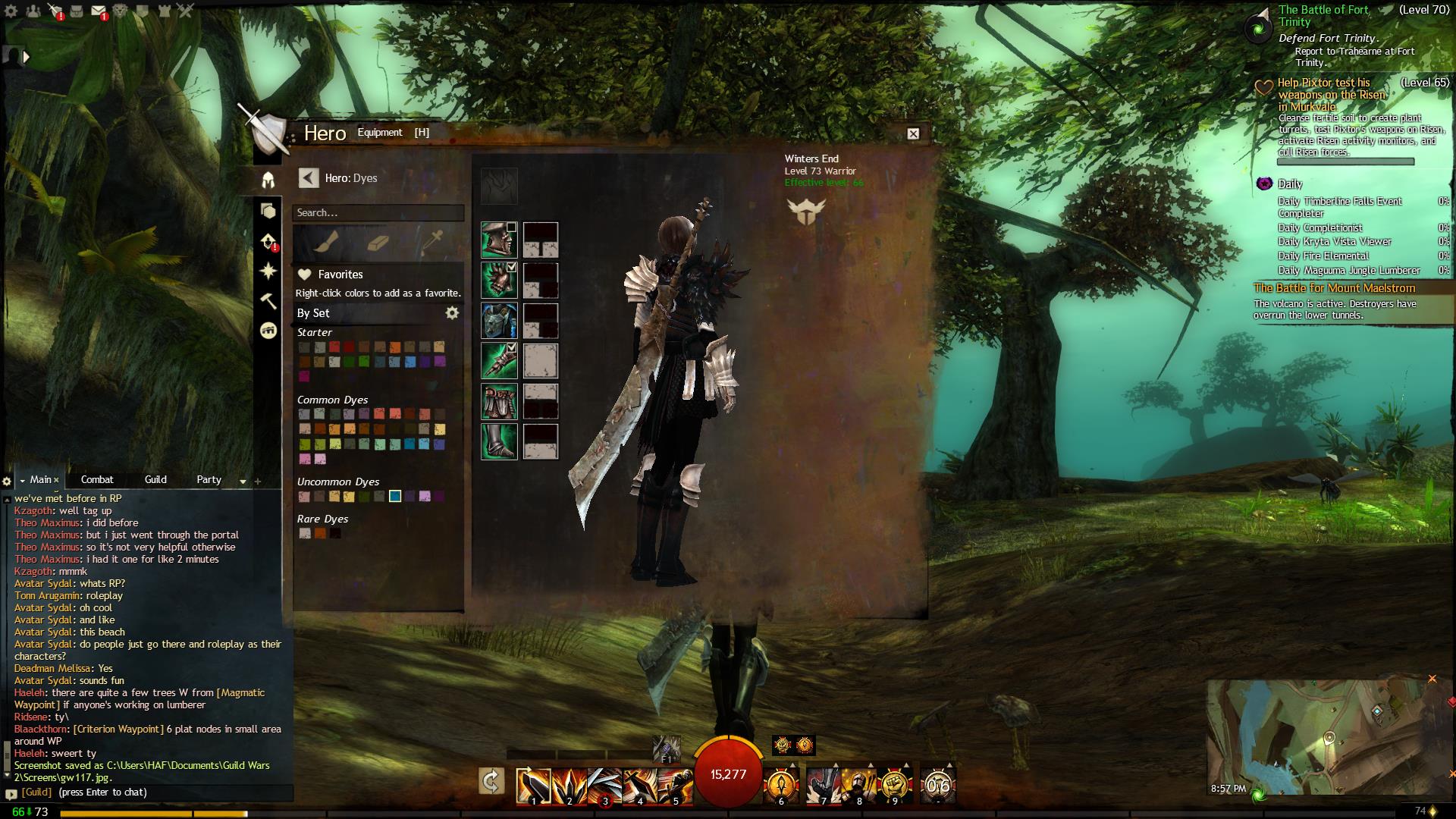Select the helmet armor slot

pyautogui.click(x=499, y=240)
